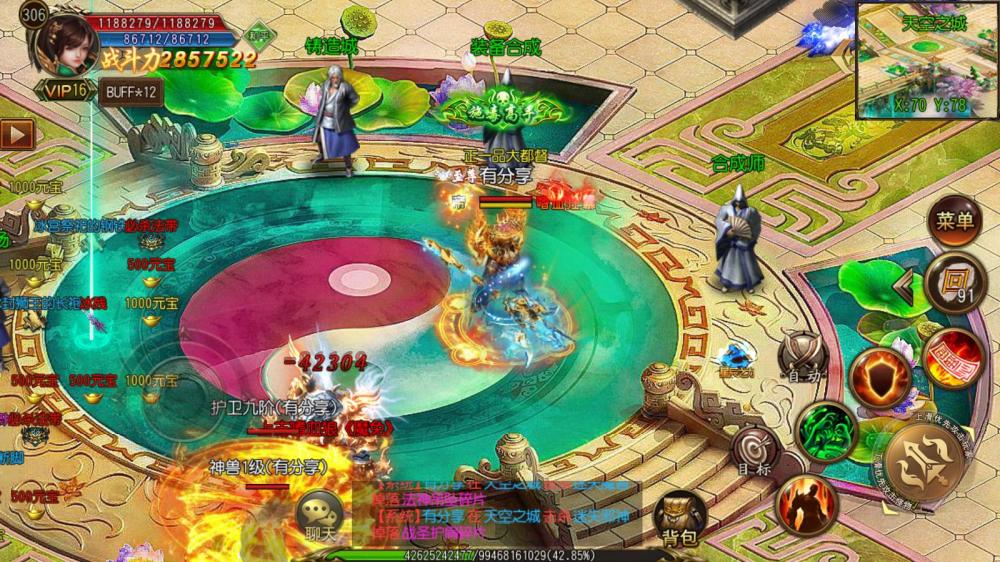This screenshot has height=562, width=1000.
Task: Trigger the flaming warrior skill
Action: point(806,504)
